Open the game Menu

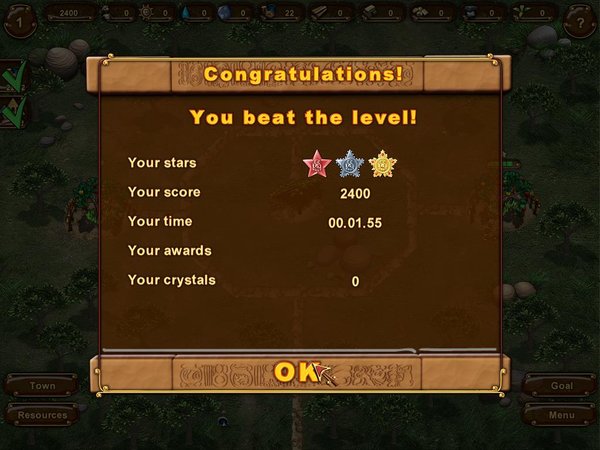pyautogui.click(x=560, y=414)
